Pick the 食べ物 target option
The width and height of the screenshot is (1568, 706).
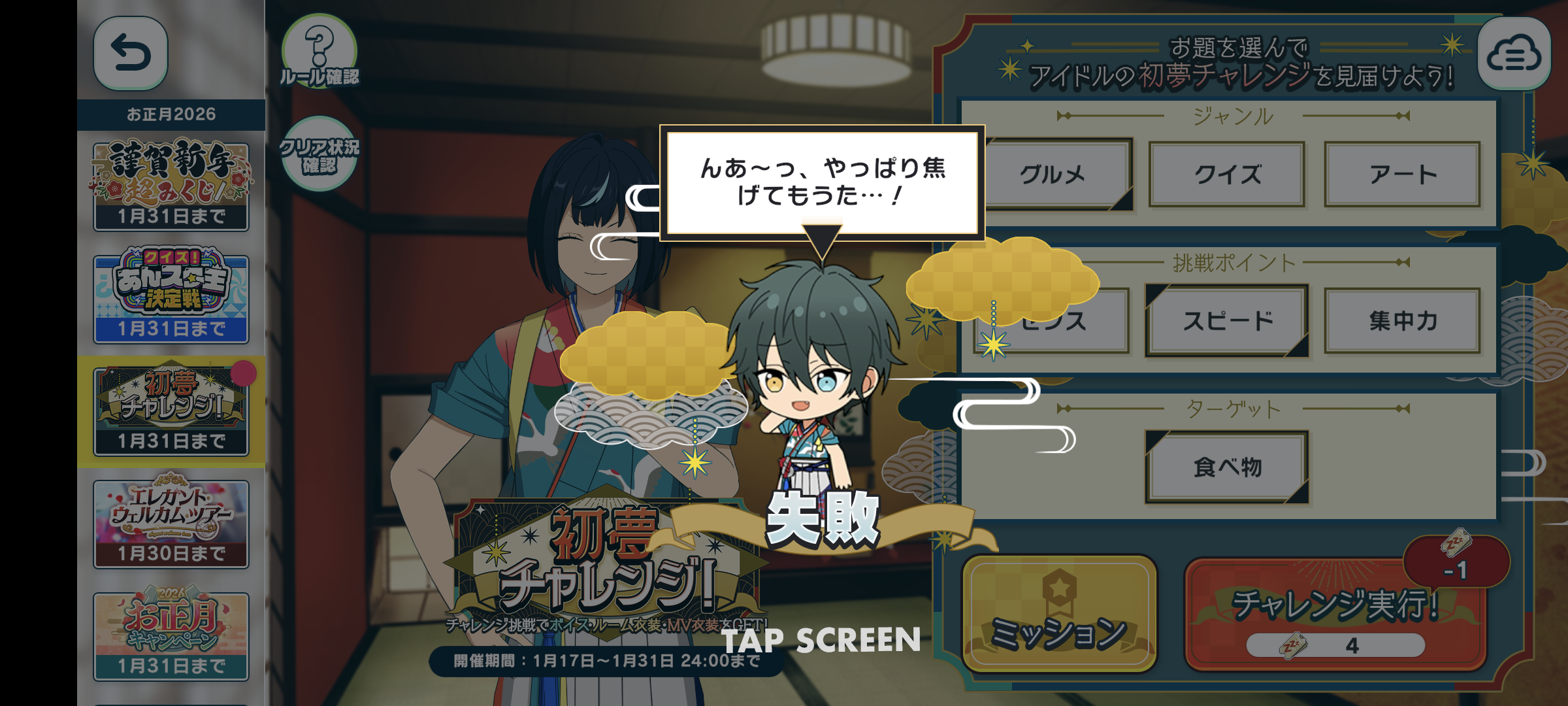tap(1228, 467)
